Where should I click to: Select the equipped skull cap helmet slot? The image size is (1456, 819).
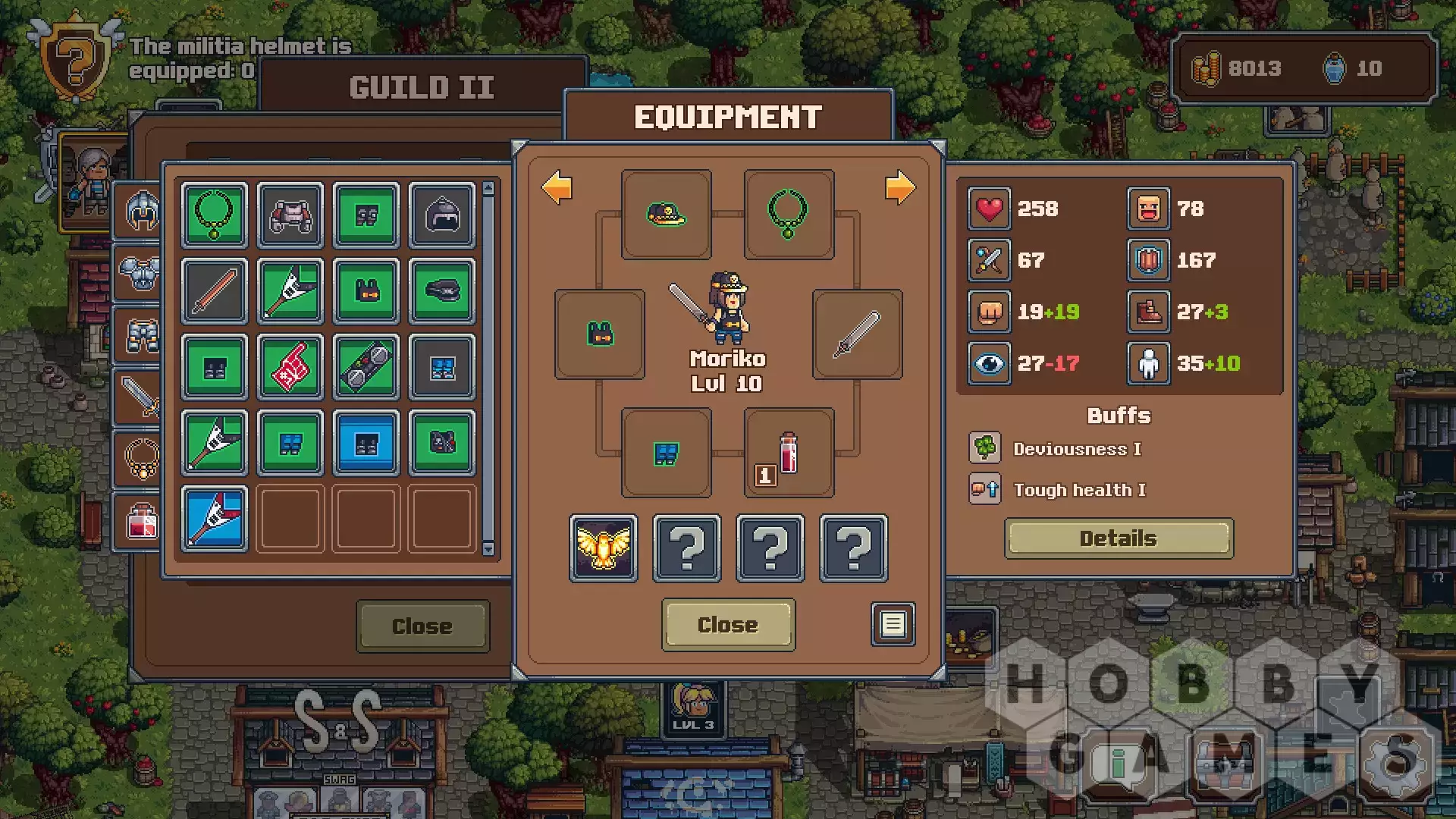666,214
